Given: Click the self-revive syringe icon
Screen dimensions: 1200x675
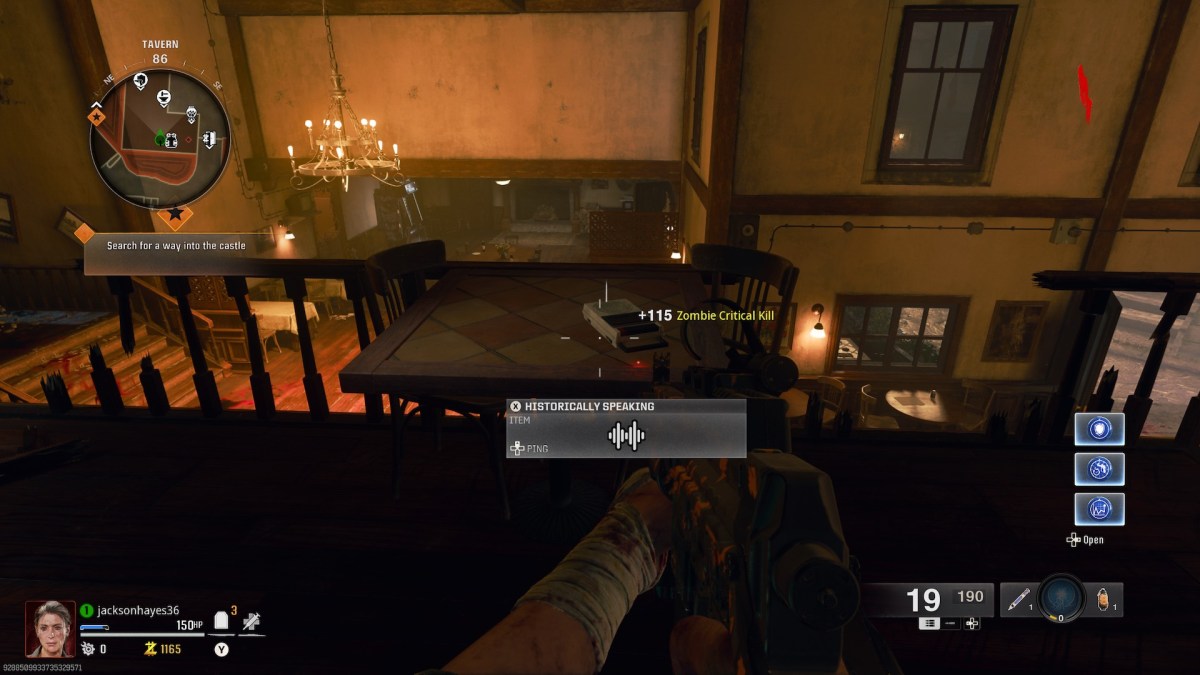Looking at the screenshot, I should click(252, 622).
